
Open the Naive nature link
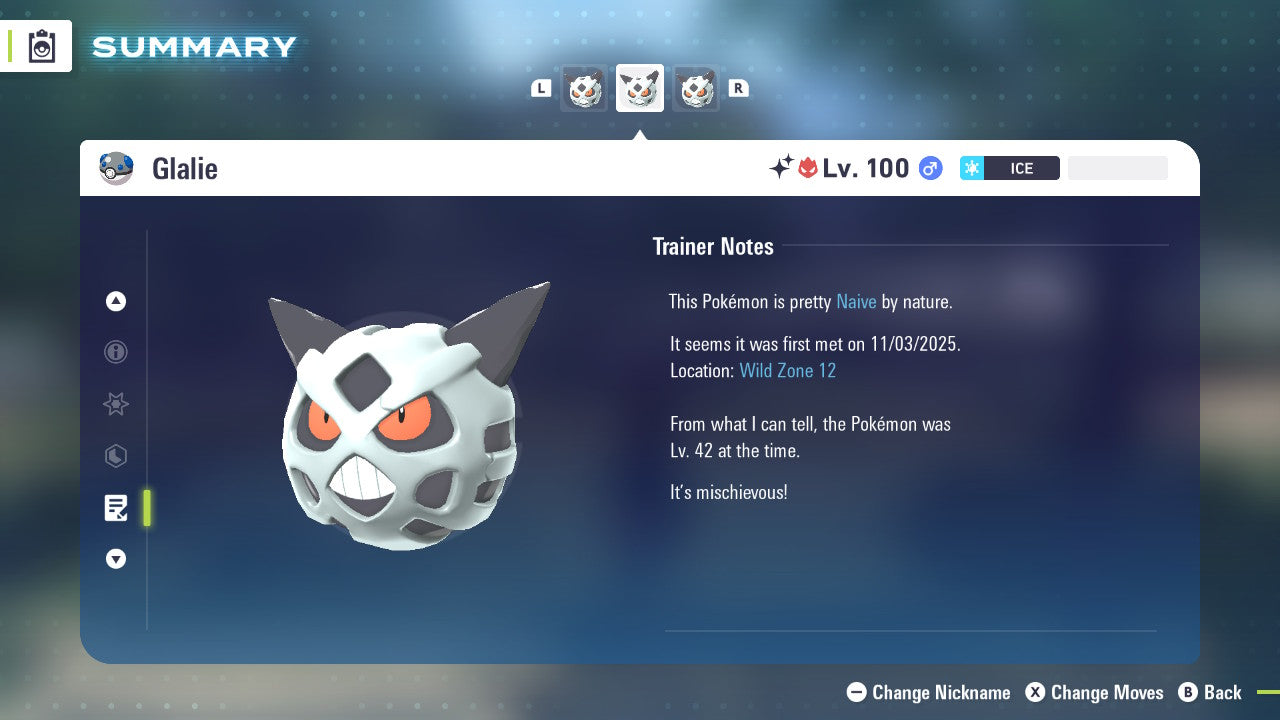[x=856, y=301]
